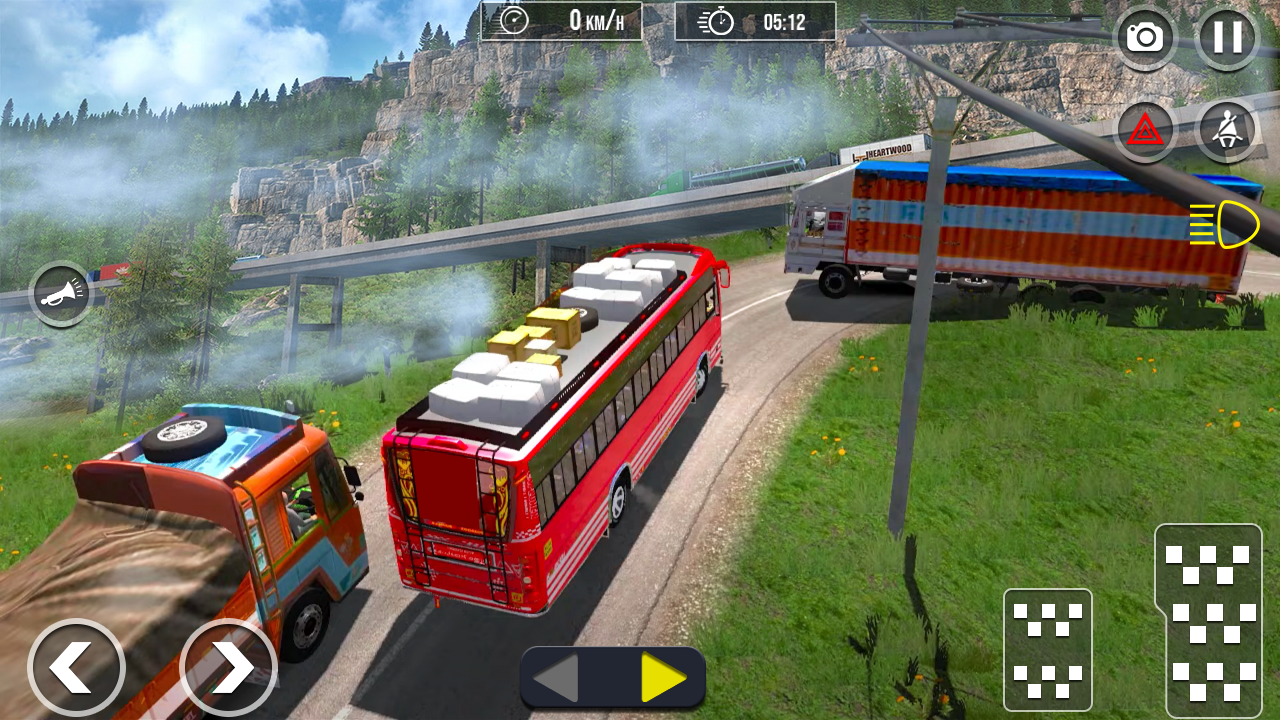Steer left with the left arrow
The width and height of the screenshot is (1280, 720).
(76, 668)
